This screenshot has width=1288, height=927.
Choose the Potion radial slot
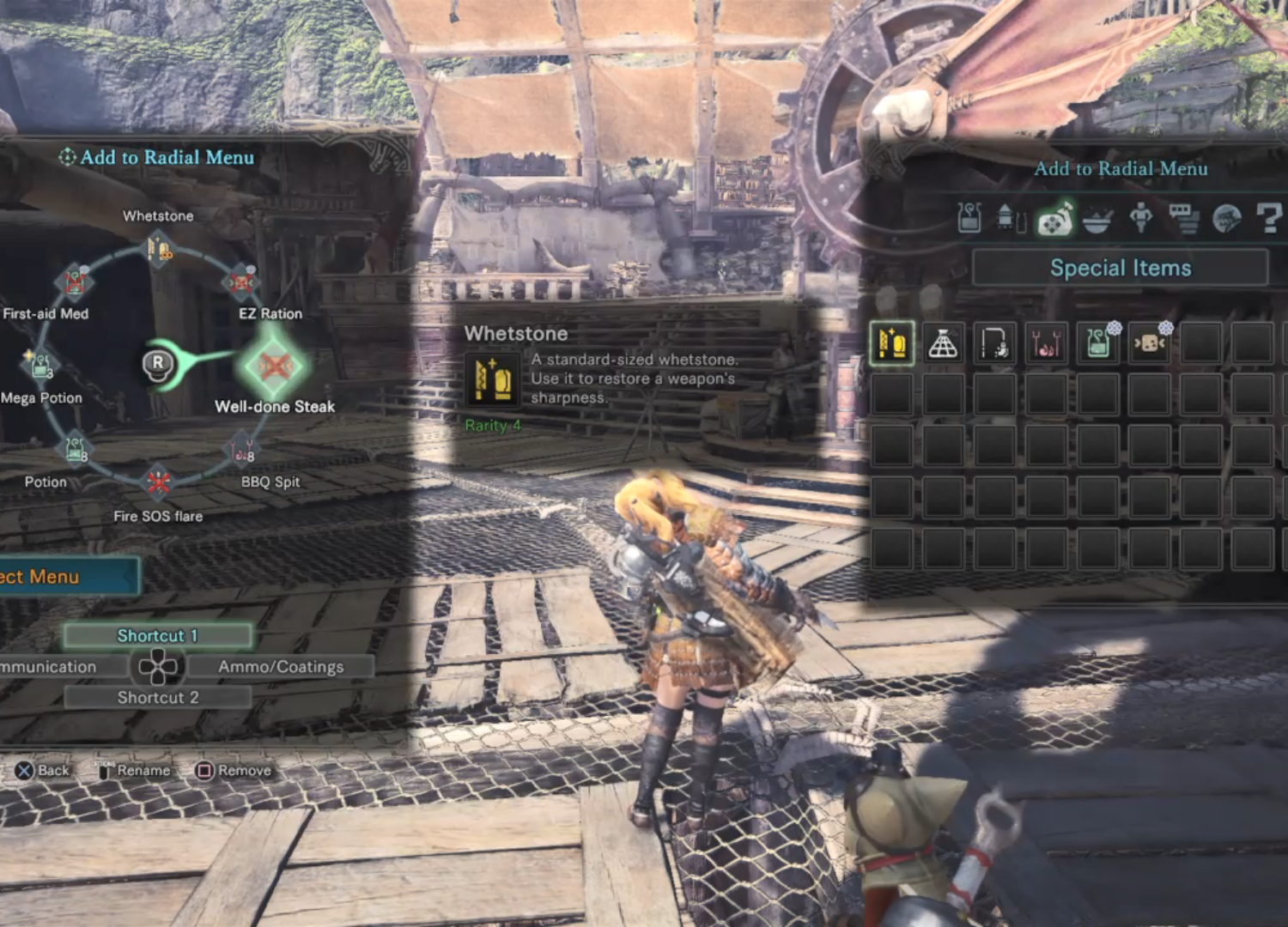pyautogui.click(x=75, y=449)
